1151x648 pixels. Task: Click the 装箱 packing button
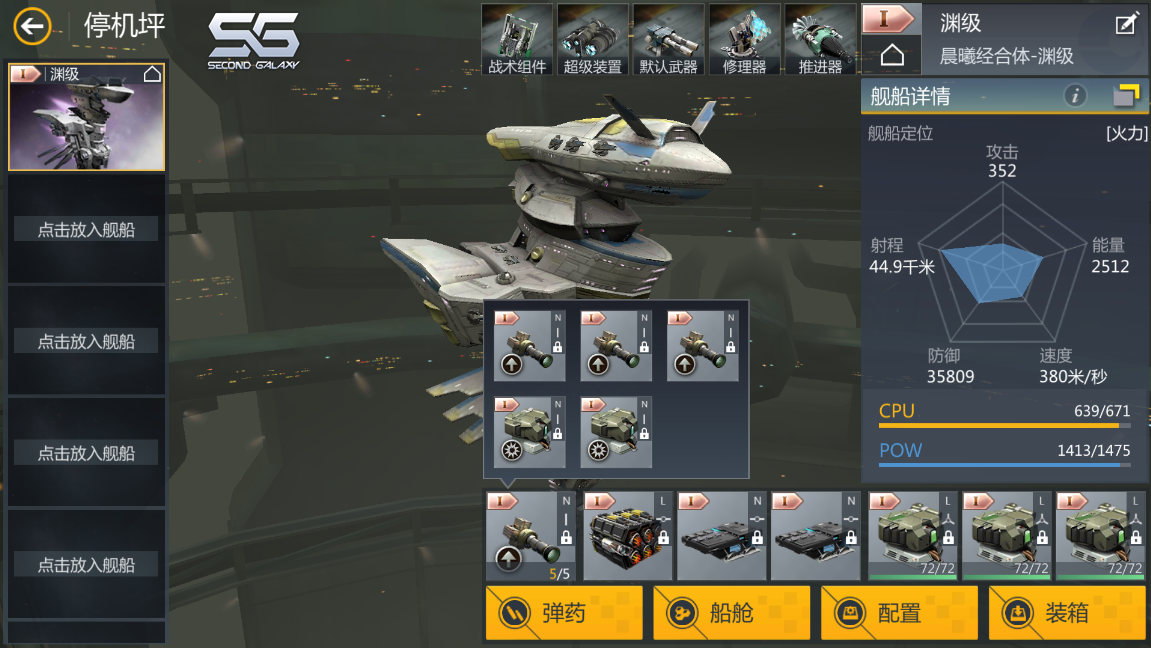tap(1067, 612)
